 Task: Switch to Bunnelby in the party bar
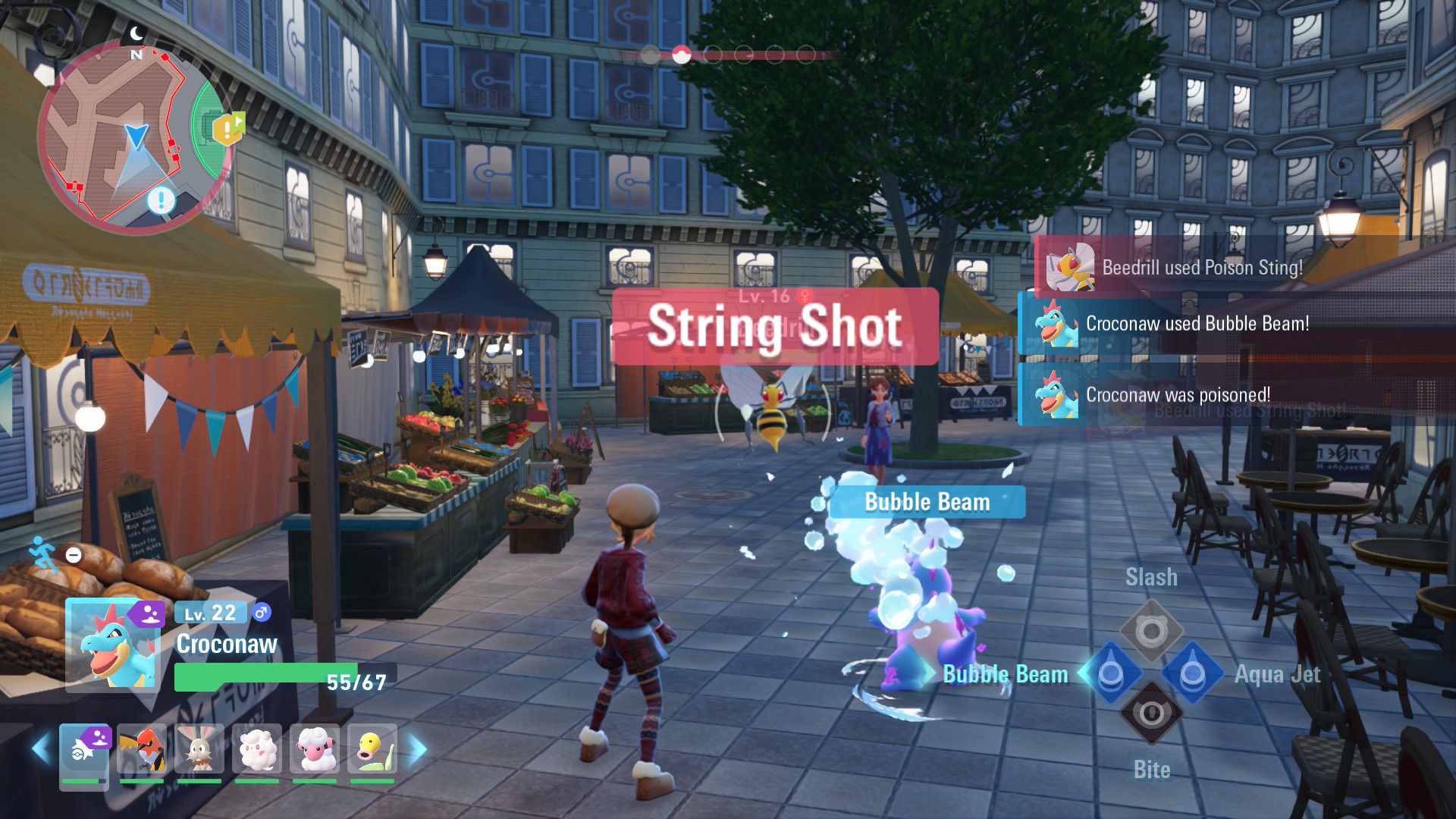[199, 750]
